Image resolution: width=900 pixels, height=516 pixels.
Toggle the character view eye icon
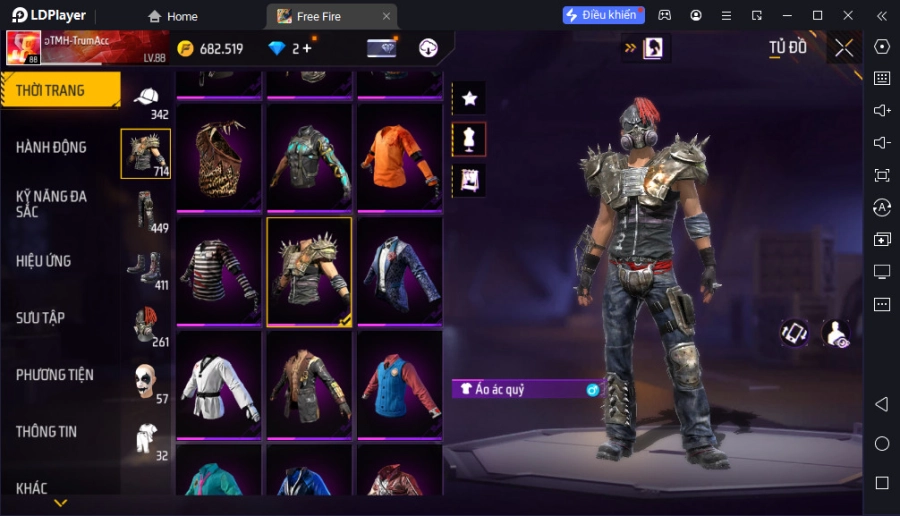pos(835,334)
